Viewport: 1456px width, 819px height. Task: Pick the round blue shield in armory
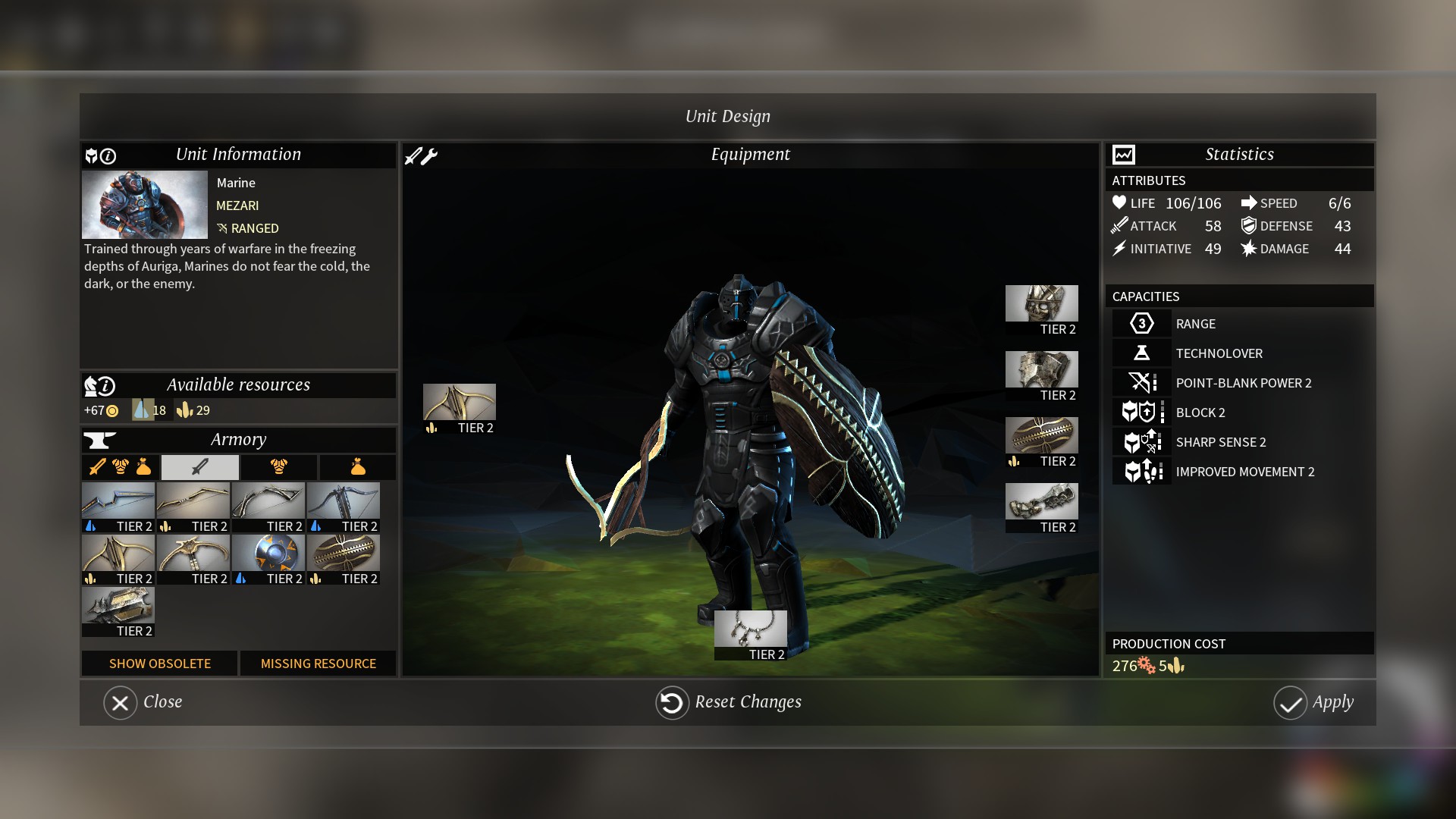[x=268, y=554]
